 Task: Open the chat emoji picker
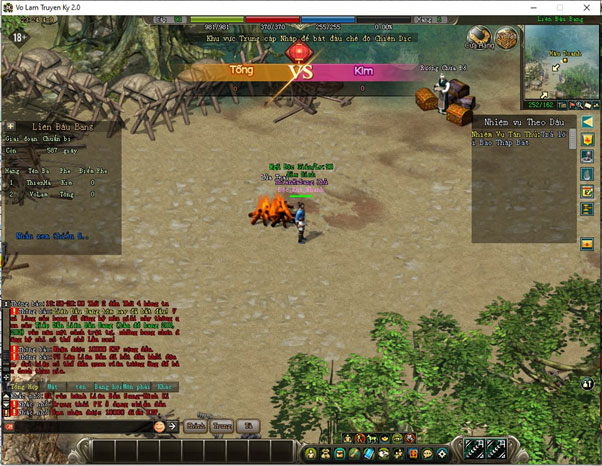coord(159,426)
